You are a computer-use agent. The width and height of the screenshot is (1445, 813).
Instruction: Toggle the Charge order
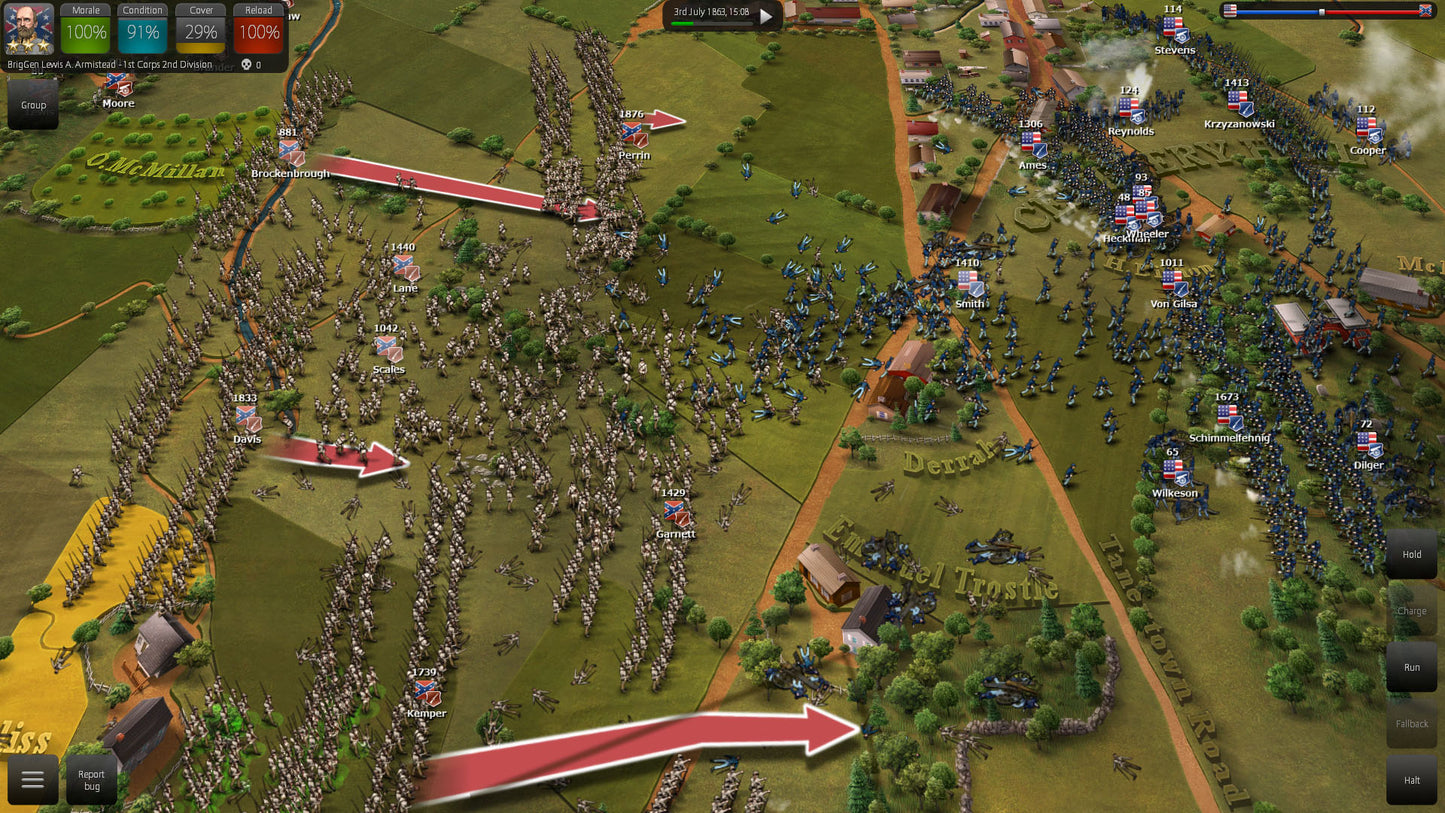click(1411, 610)
